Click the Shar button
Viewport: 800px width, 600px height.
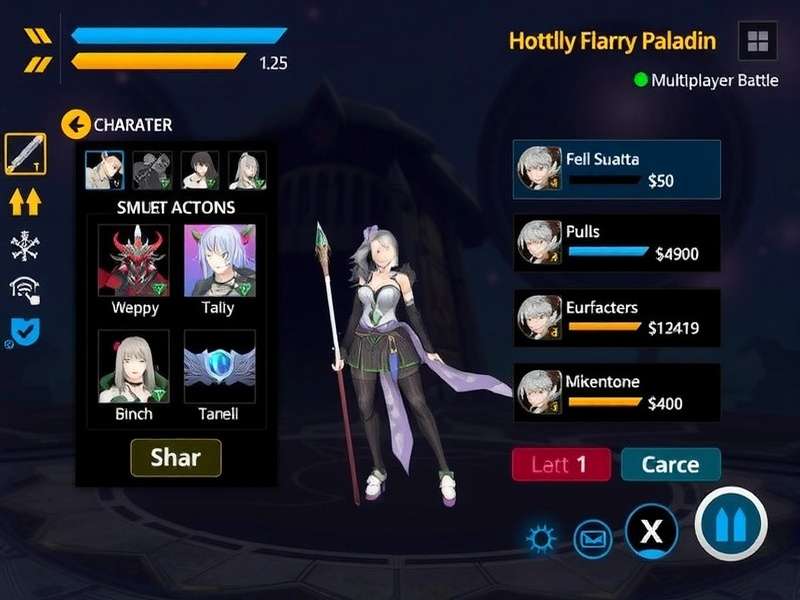176,458
